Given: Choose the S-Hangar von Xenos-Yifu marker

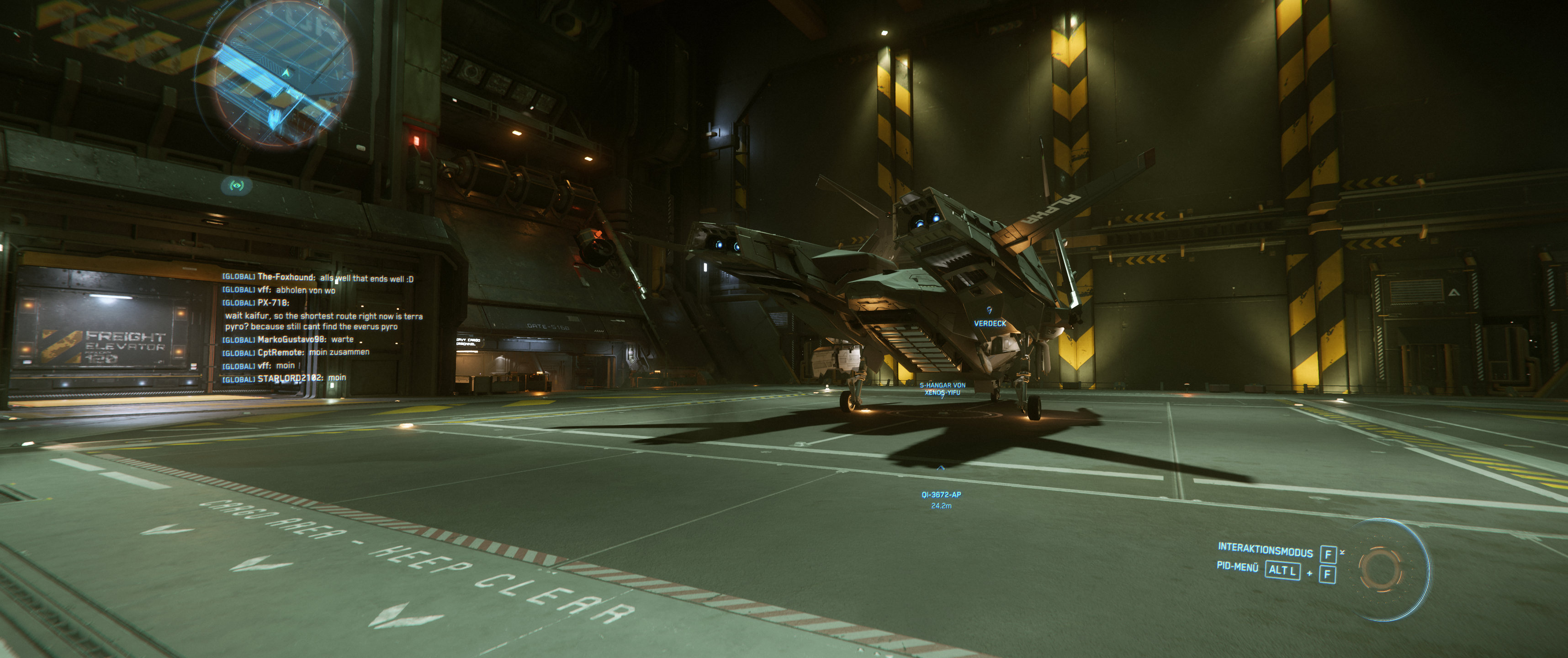Looking at the screenshot, I should pos(942,388).
